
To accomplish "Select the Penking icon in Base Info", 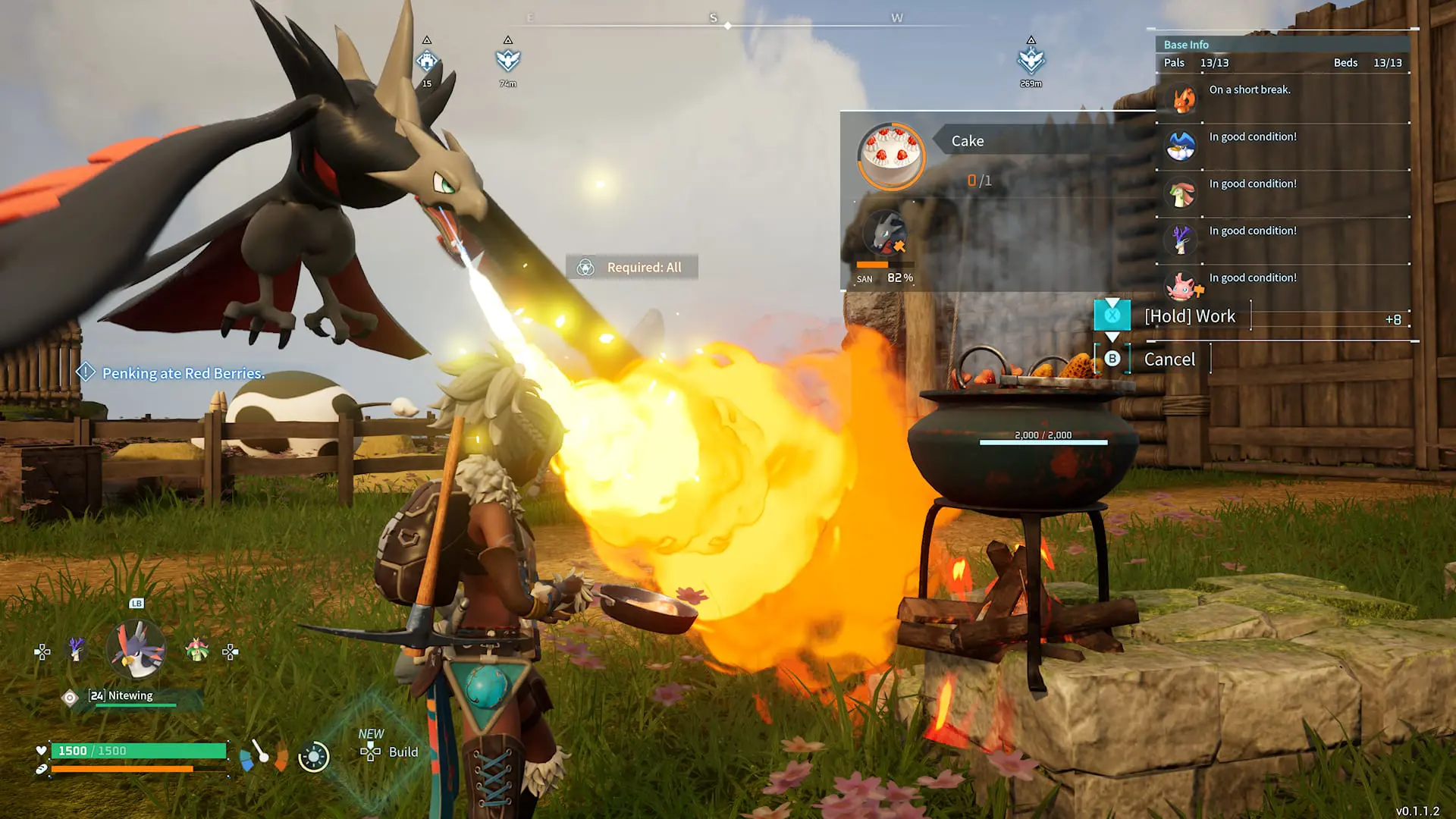I will (x=1180, y=146).
